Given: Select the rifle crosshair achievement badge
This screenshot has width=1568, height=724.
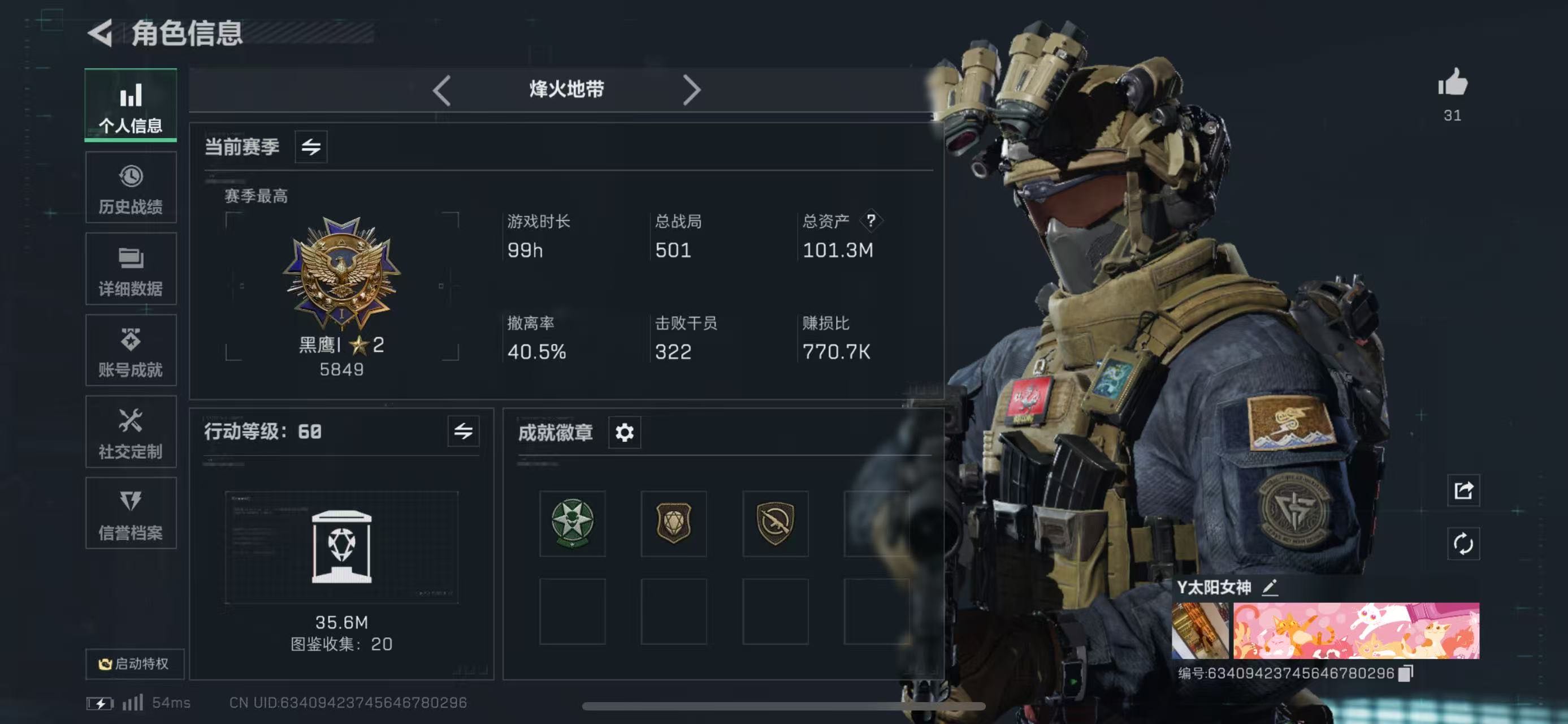Looking at the screenshot, I should [x=775, y=523].
